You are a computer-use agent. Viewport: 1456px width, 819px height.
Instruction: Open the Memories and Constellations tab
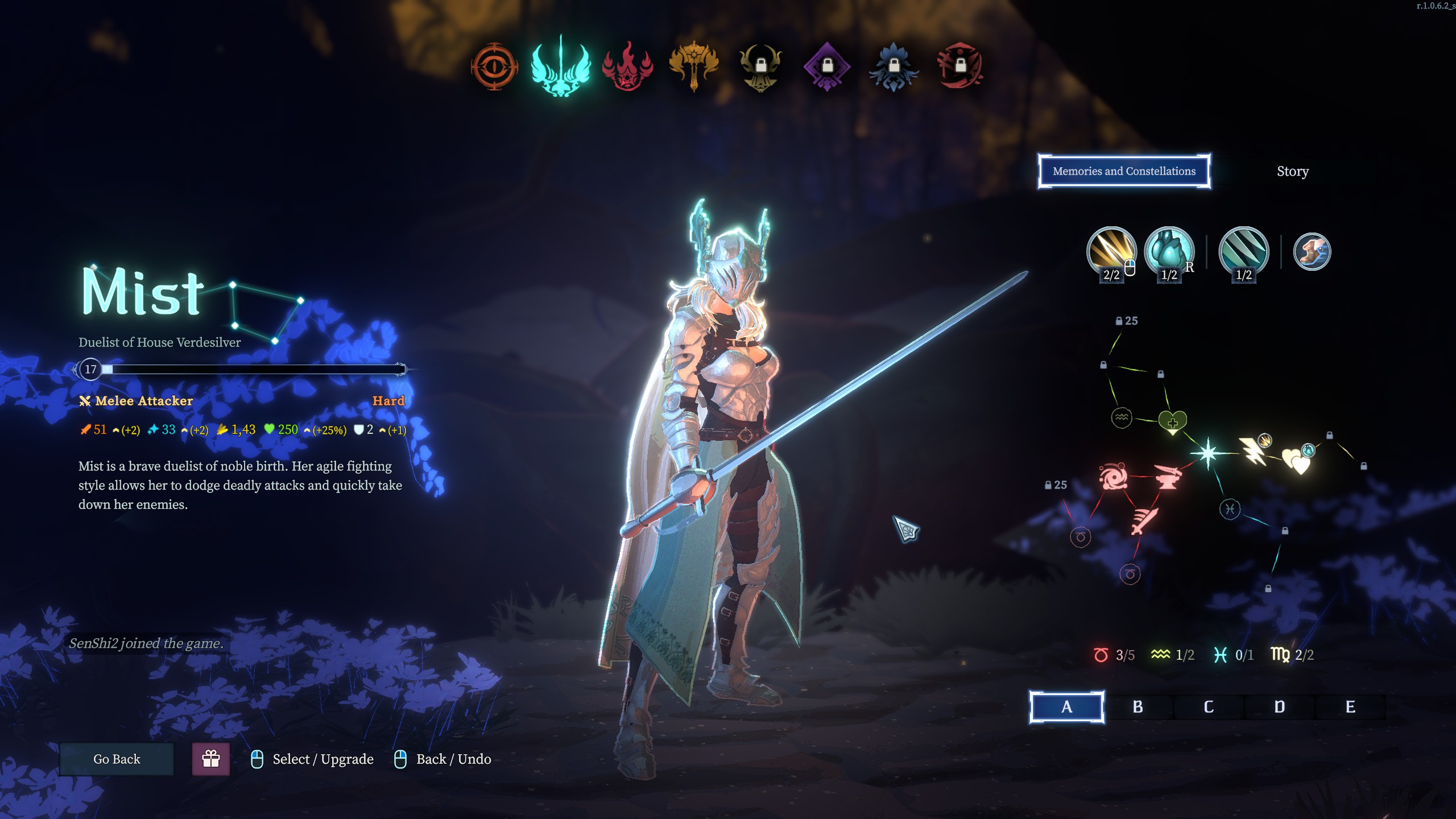[1124, 171]
